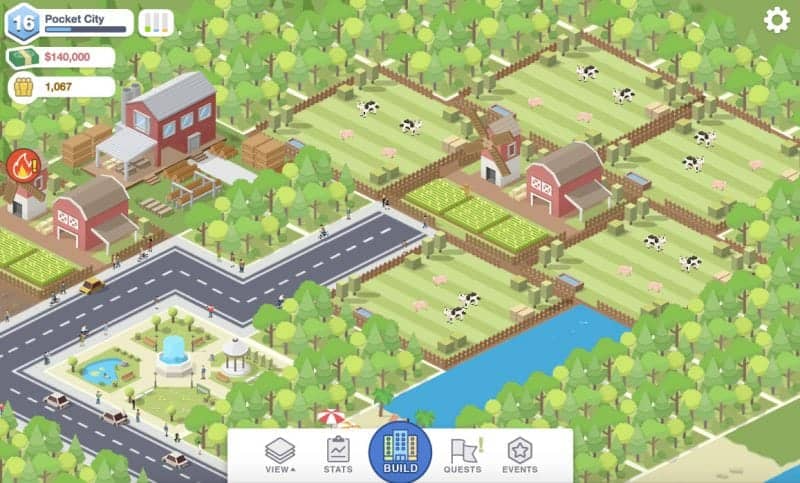The height and width of the screenshot is (483, 800).
Task: Select the level 16 badge
Action: coord(22,22)
